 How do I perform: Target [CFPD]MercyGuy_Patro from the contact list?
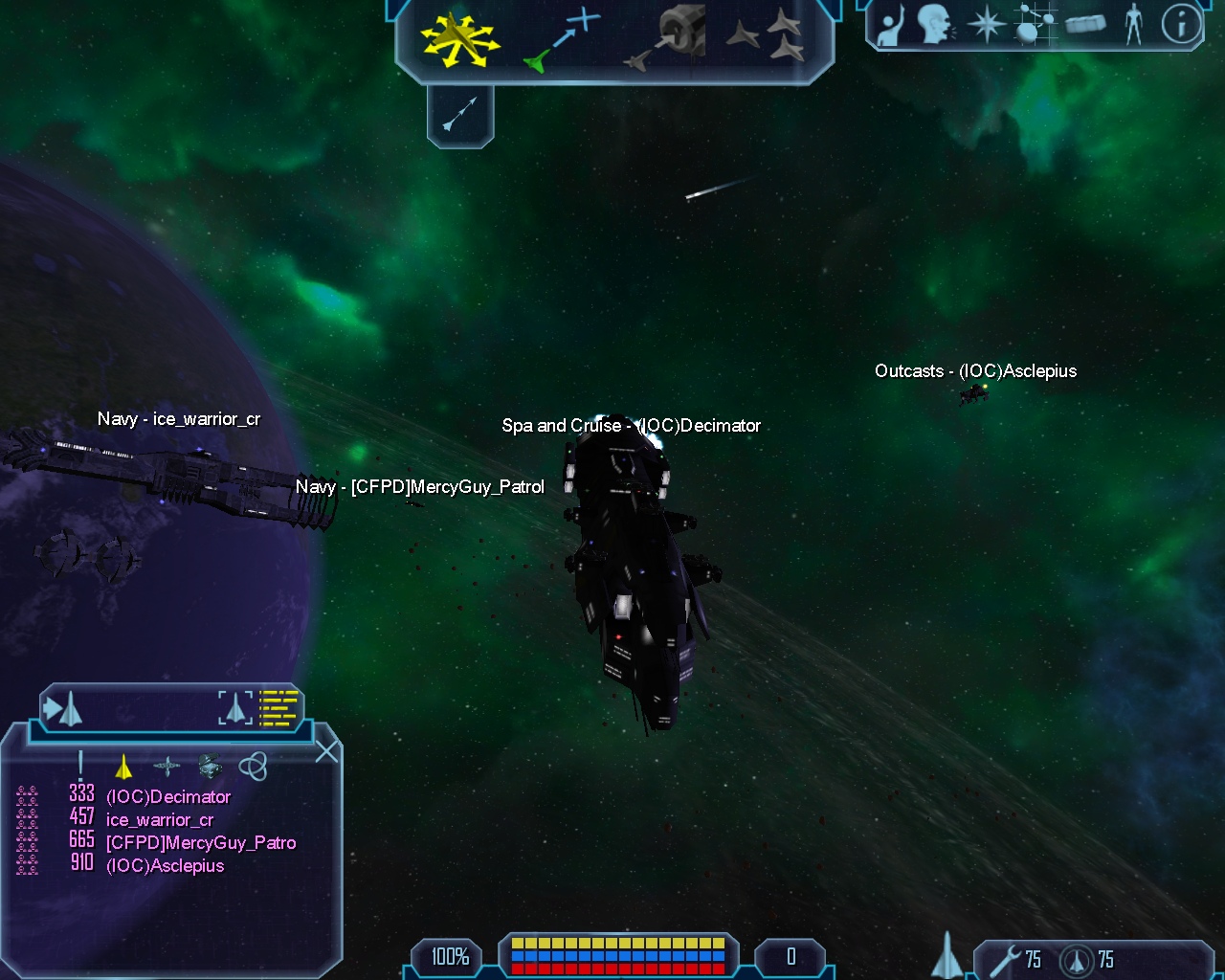[201, 842]
